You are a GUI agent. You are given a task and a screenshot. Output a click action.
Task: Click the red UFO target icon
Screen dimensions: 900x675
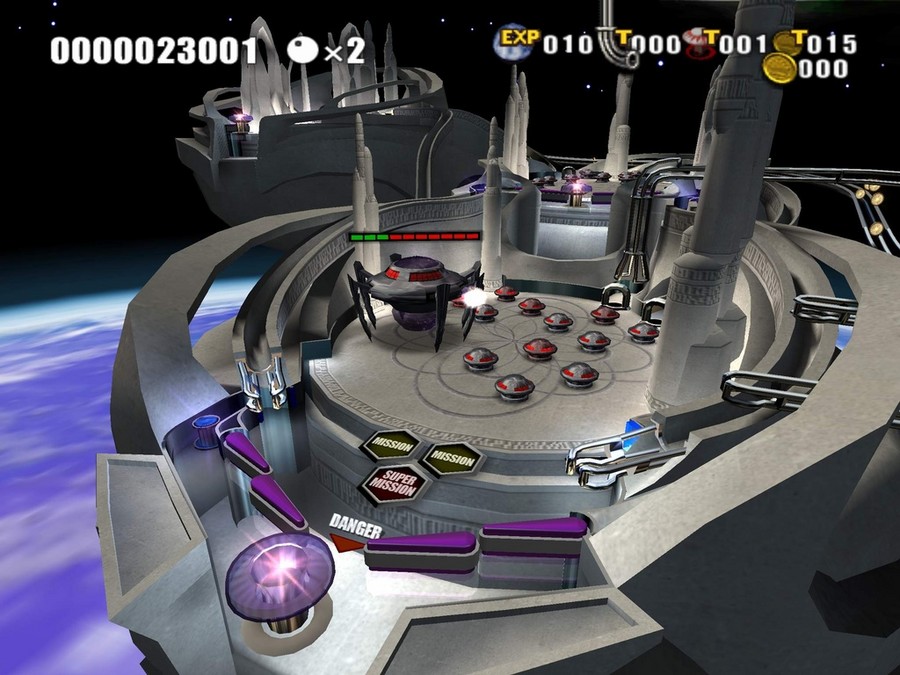pos(698,43)
